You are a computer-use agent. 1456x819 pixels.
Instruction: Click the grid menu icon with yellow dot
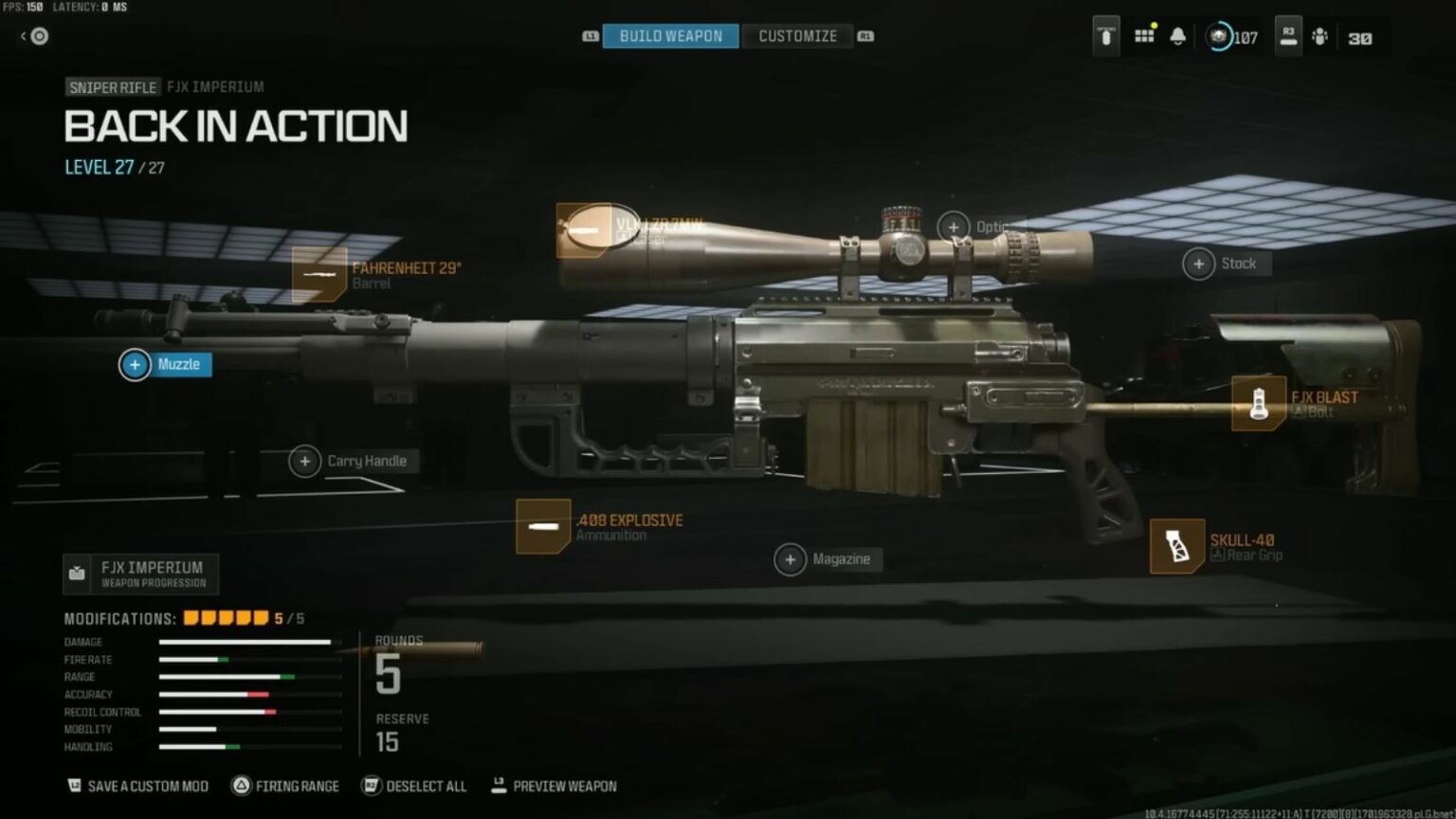pyautogui.click(x=1144, y=36)
